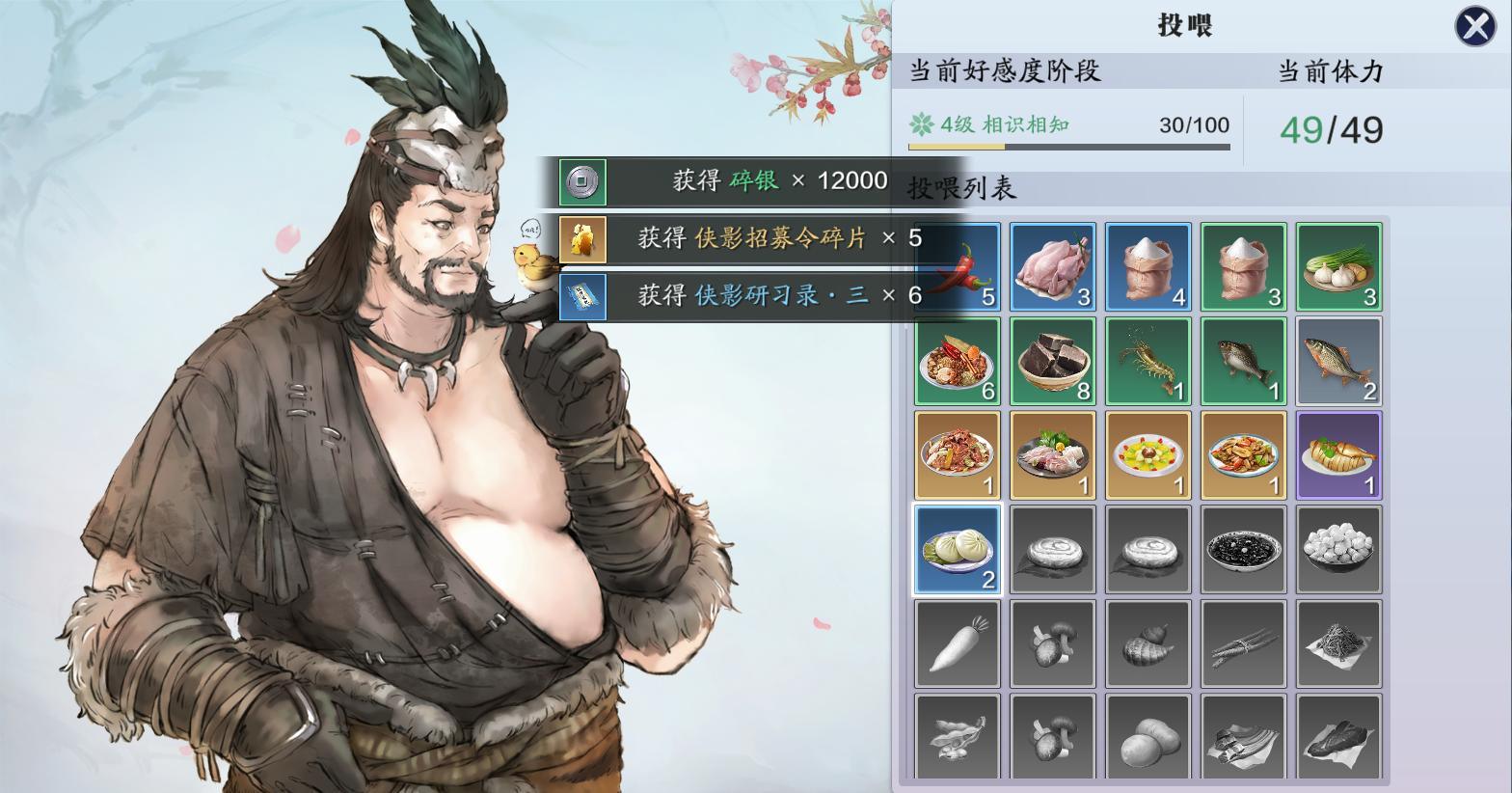1512x793 pixels.
Task: Select the raw chicken ingredient
Action: 1052,266
